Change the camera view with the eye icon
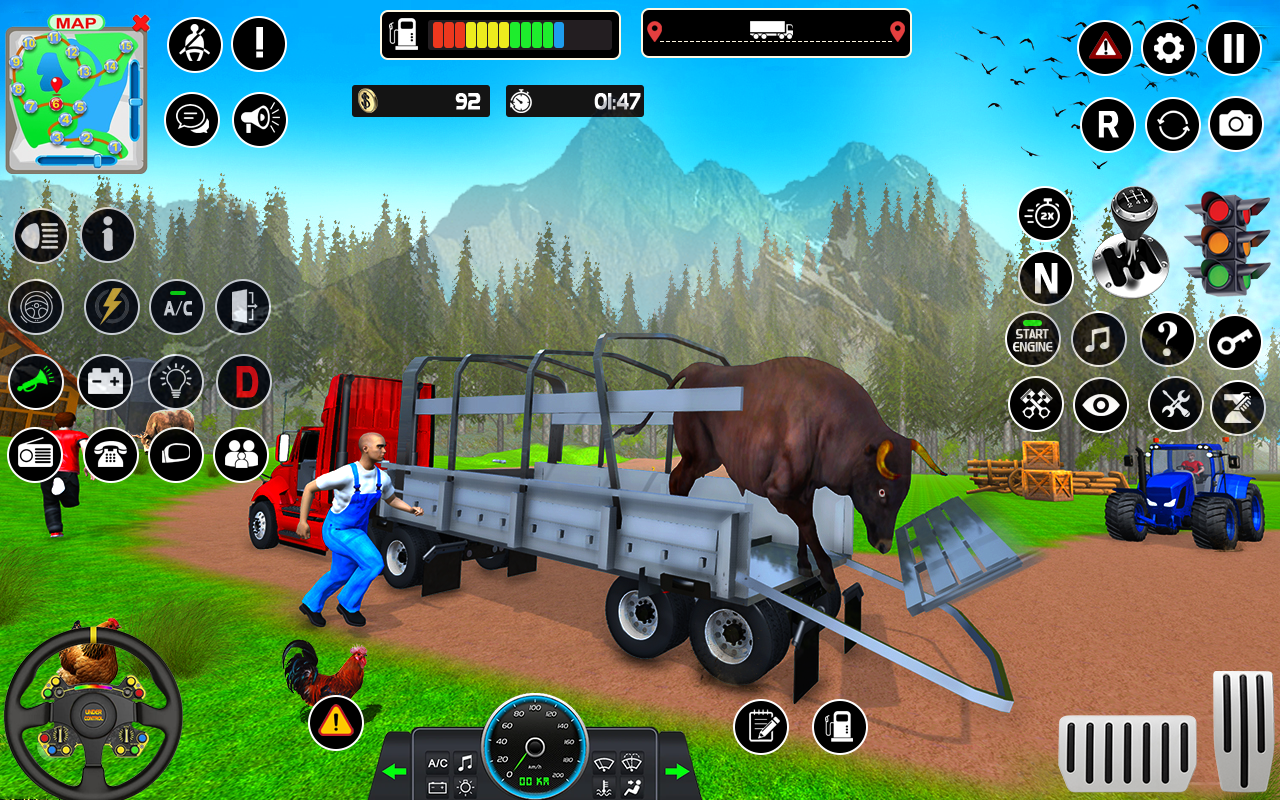 pyautogui.click(x=1101, y=405)
